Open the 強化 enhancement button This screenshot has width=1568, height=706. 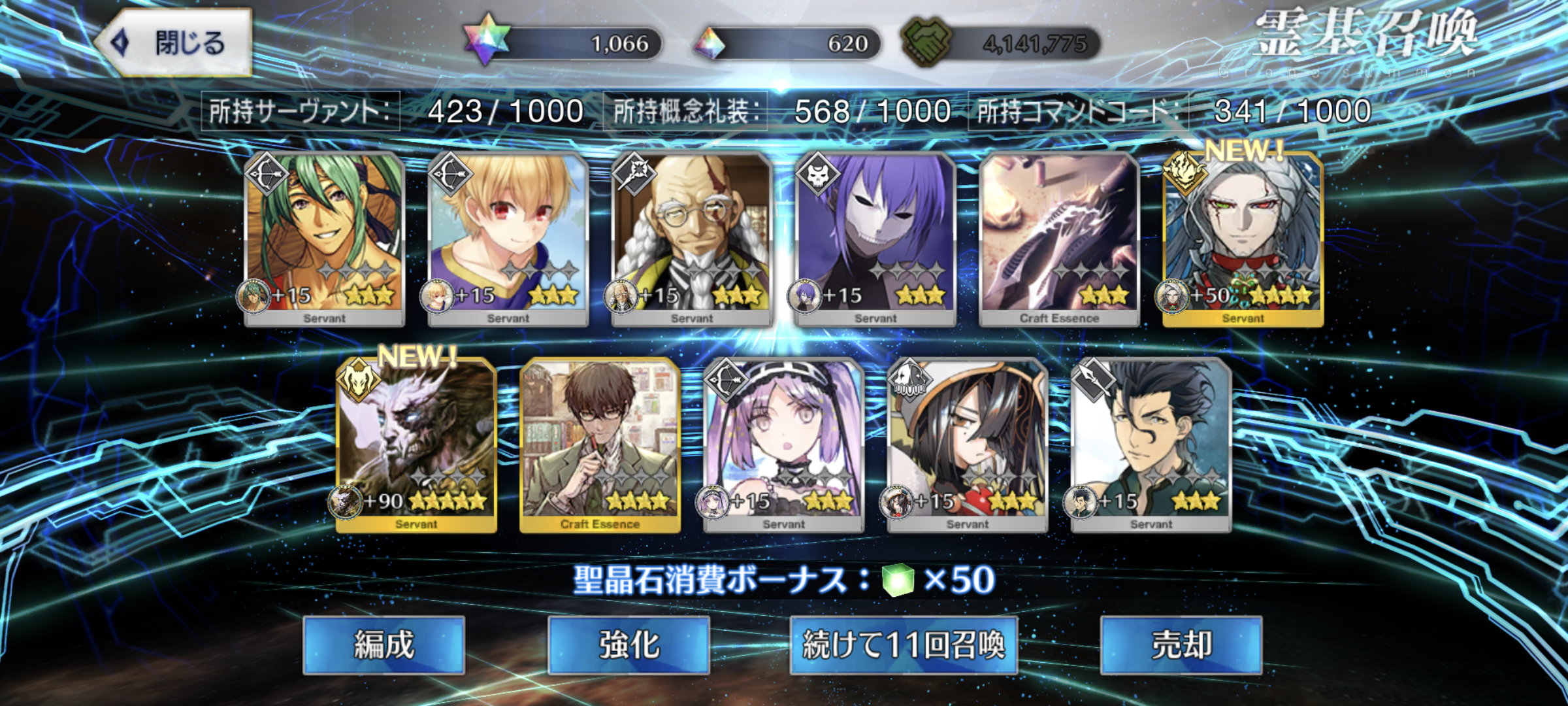pos(629,645)
